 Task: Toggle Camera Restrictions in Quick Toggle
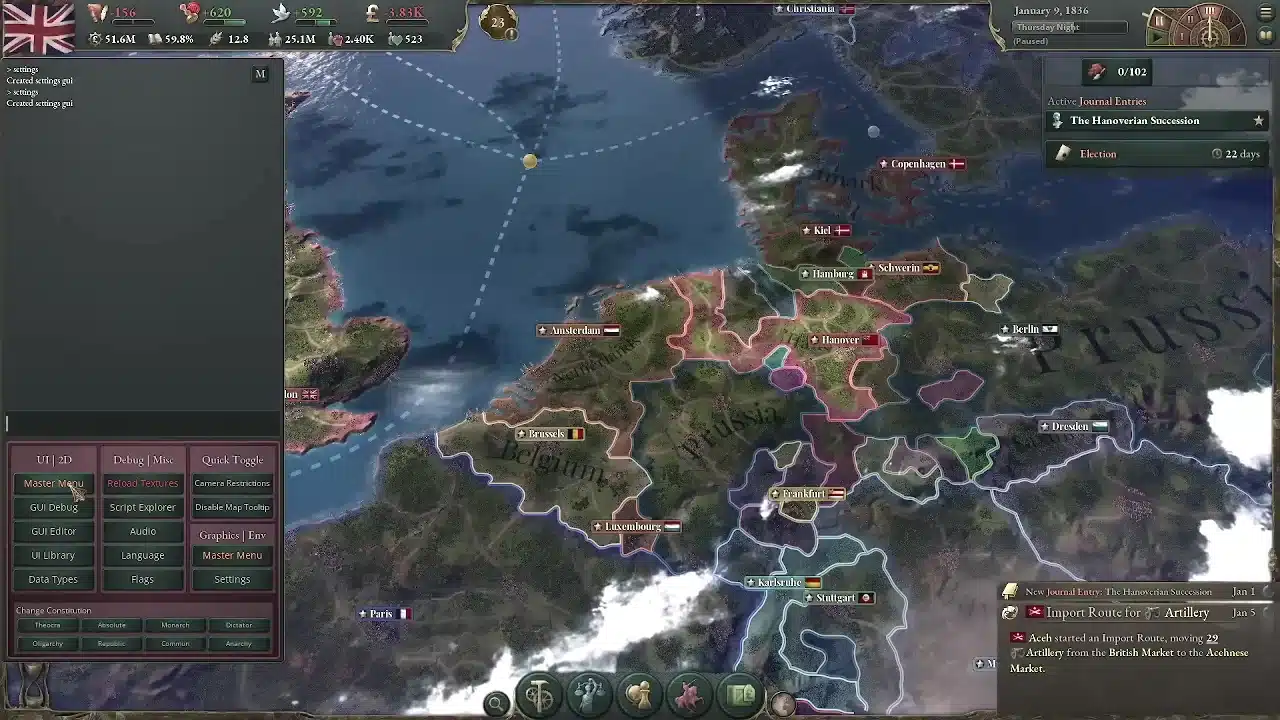click(x=232, y=483)
